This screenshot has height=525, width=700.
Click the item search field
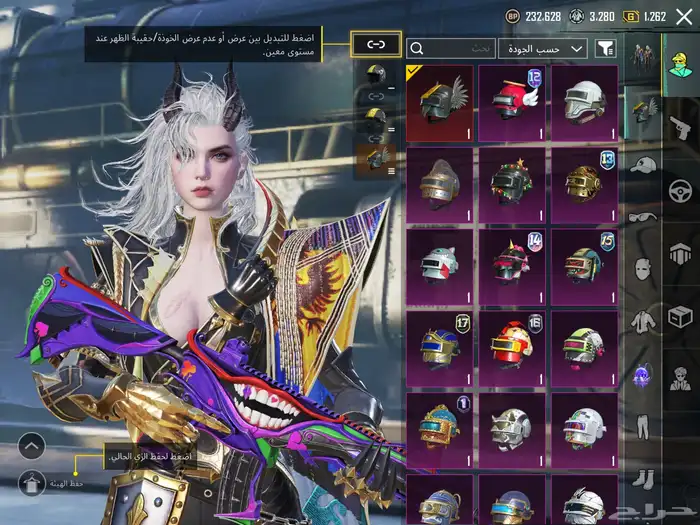point(450,48)
